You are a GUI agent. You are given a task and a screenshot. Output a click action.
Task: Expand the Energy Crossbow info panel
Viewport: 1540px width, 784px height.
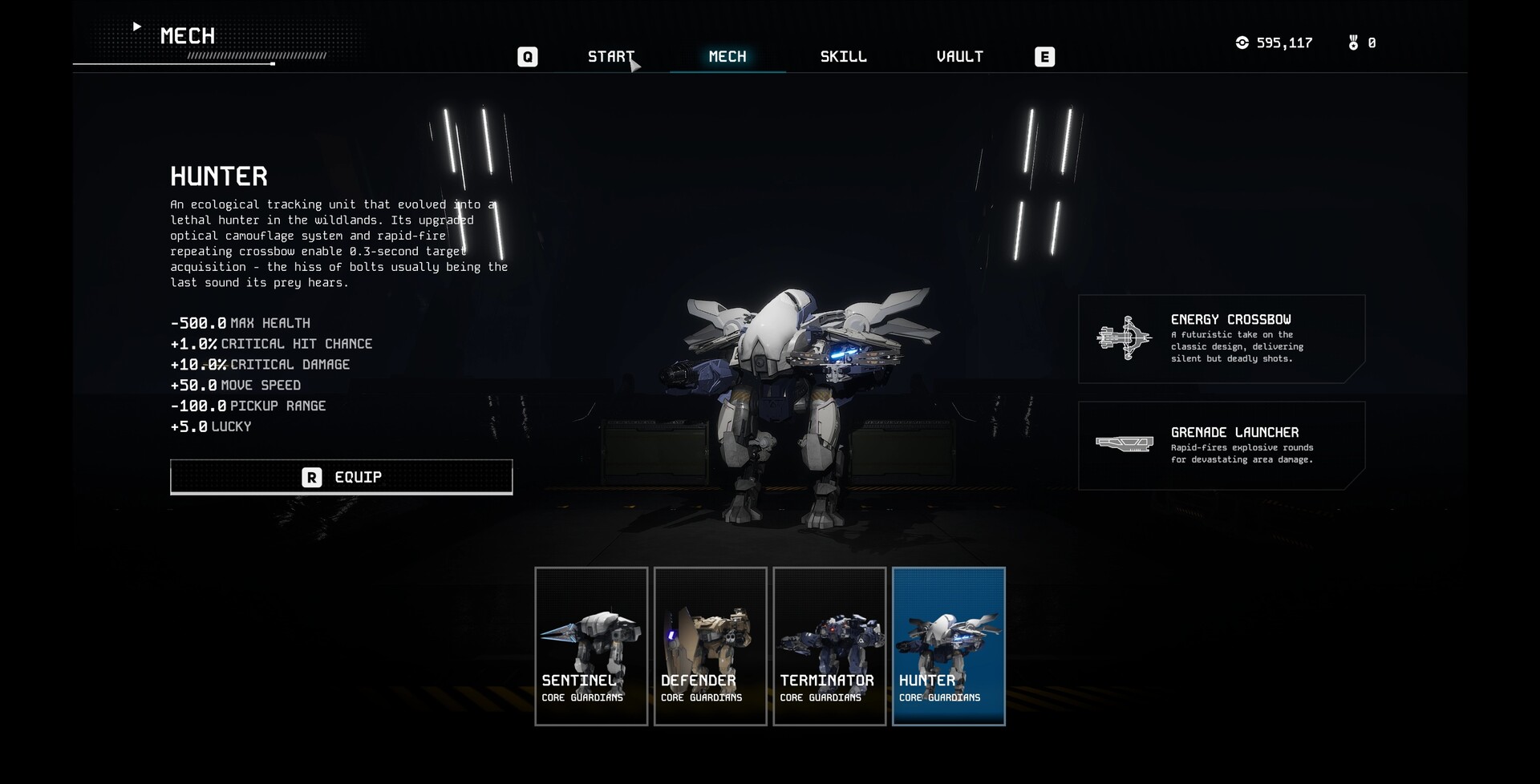[x=1222, y=338]
